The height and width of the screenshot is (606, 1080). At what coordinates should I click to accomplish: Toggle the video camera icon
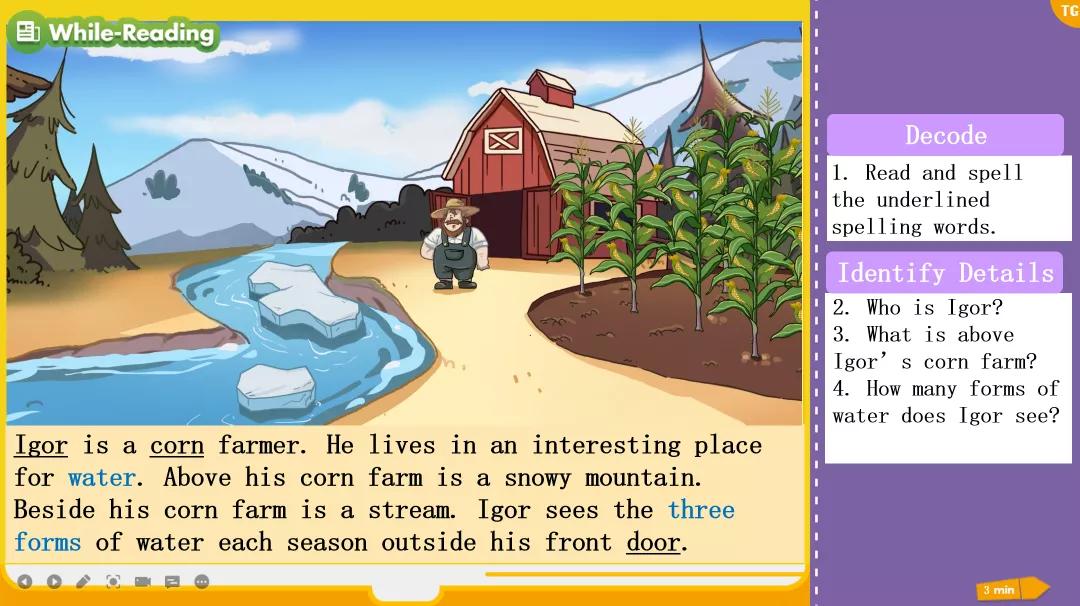[x=142, y=581]
